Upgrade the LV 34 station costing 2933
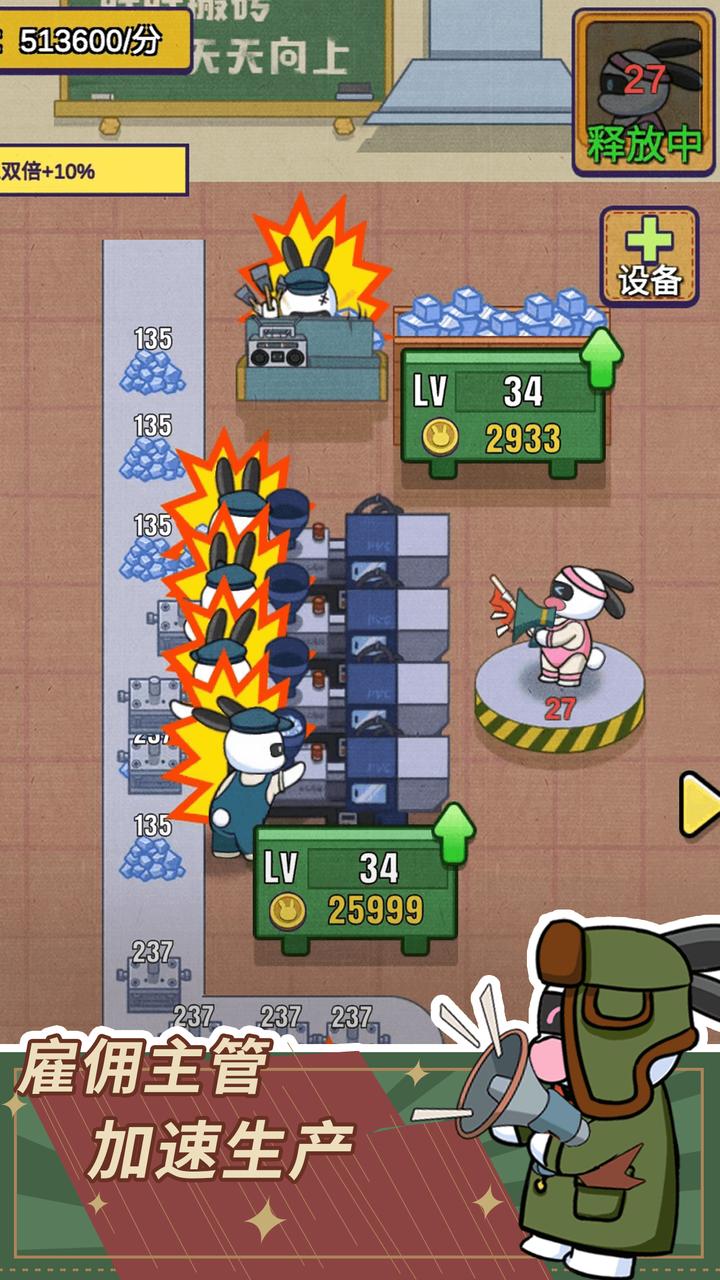The image size is (720, 1280). click(x=503, y=406)
